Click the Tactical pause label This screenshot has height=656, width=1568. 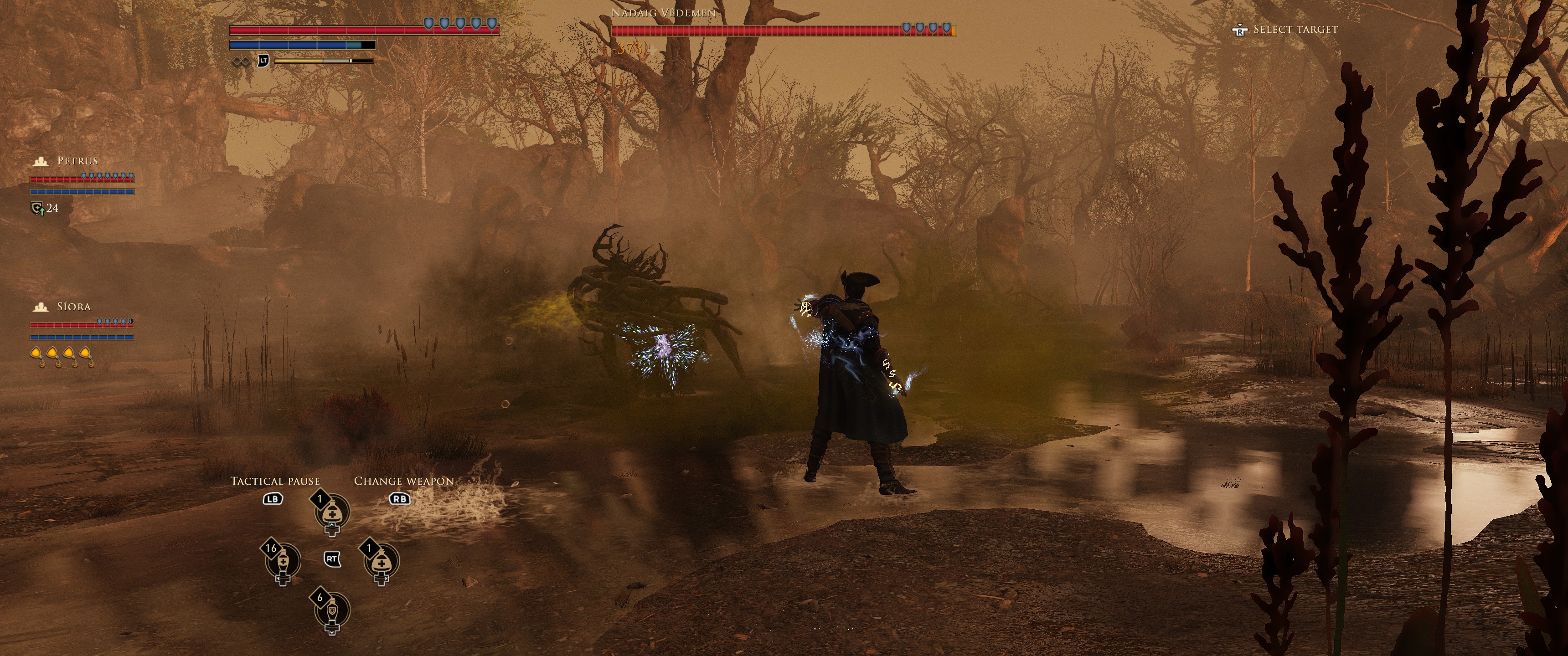coord(276,481)
